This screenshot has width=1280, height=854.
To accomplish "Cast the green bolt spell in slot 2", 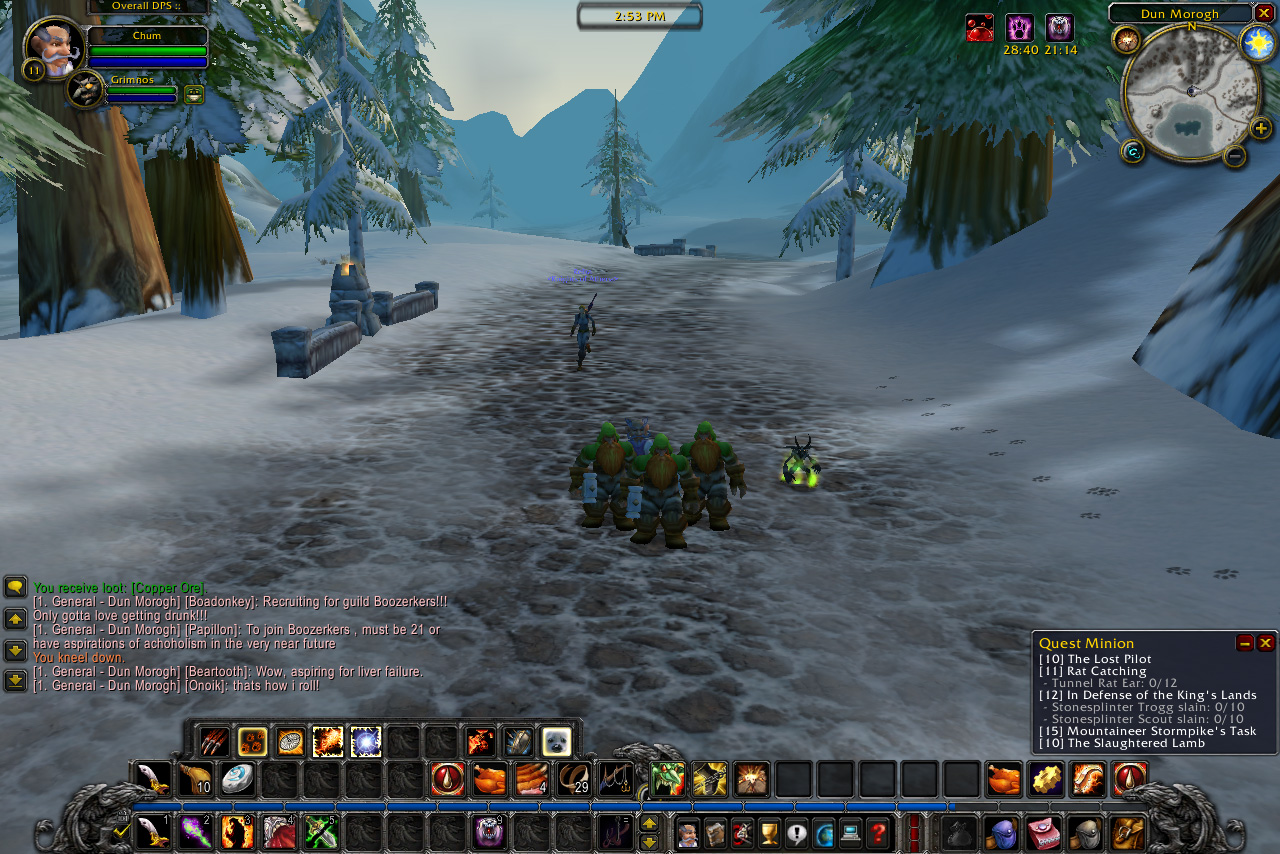I will (195, 832).
